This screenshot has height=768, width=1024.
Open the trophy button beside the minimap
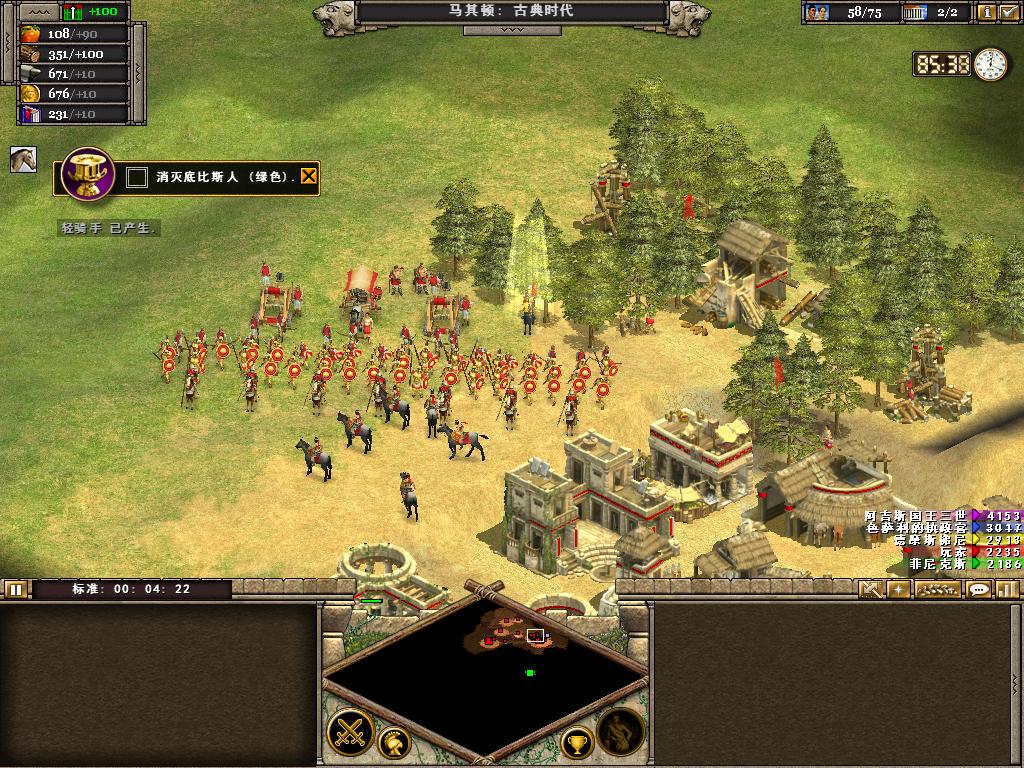click(576, 743)
